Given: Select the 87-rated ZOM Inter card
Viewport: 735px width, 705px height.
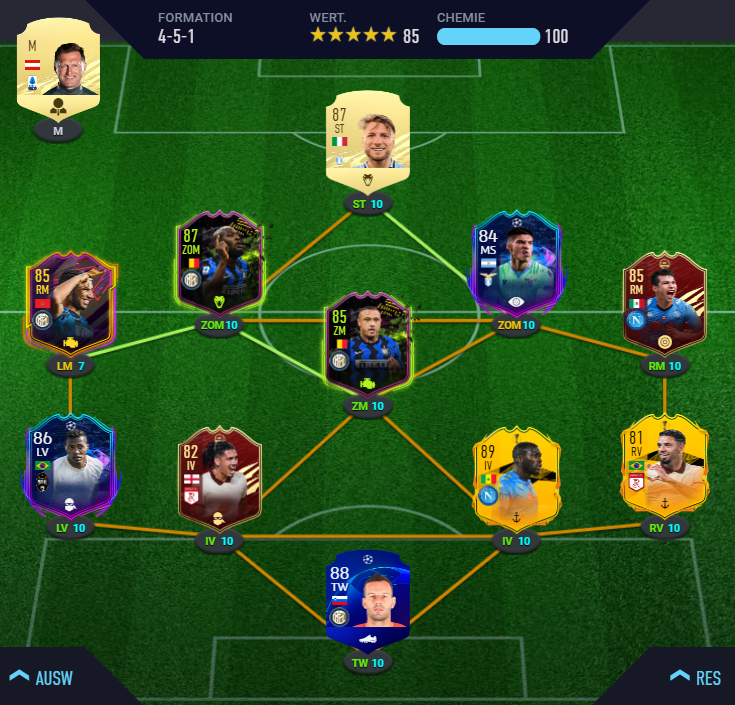Looking at the screenshot, I should coord(219,262).
